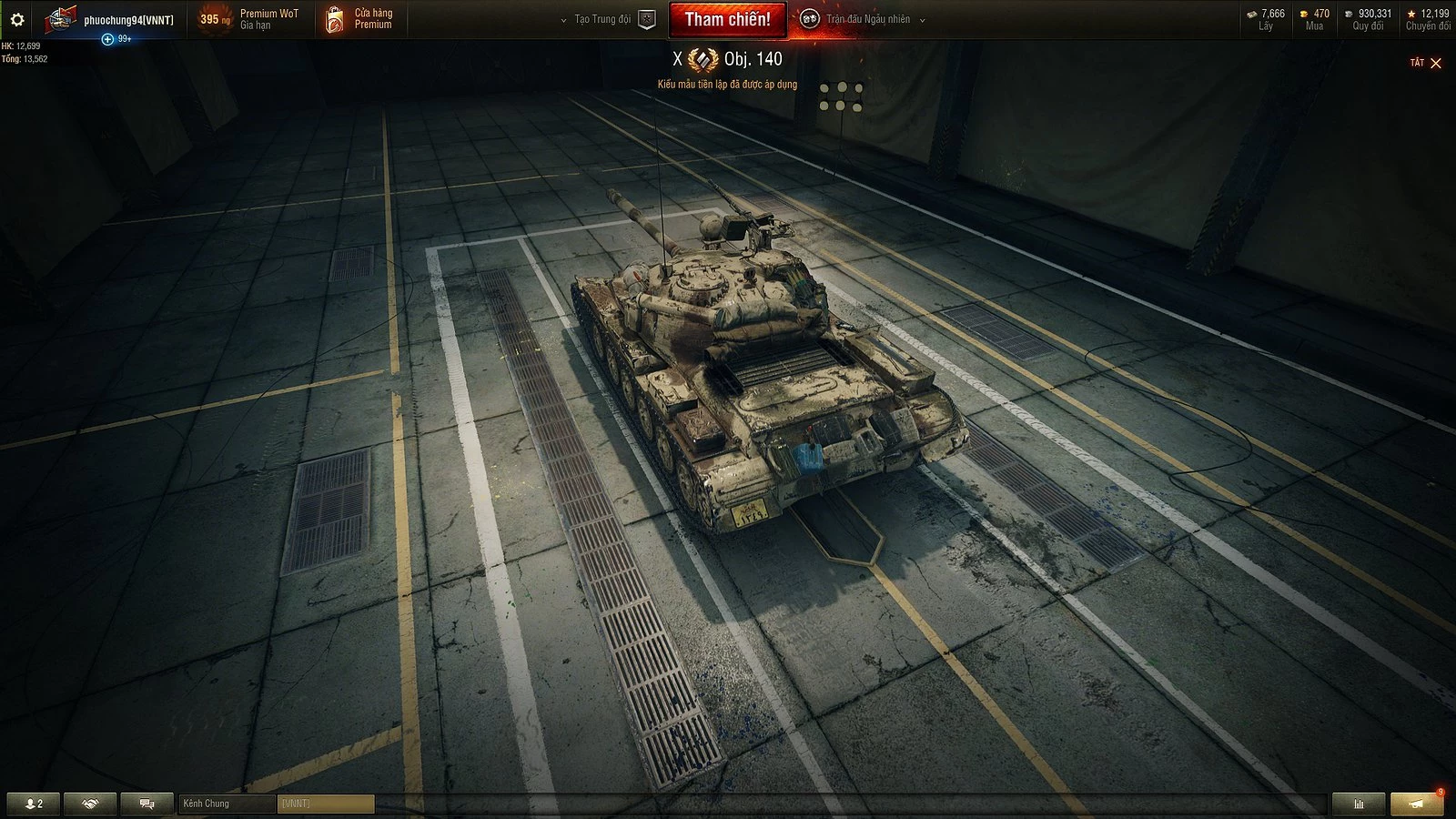
Task: Open the Kênh Chung channel selector
Action: pyautogui.click(x=226, y=804)
